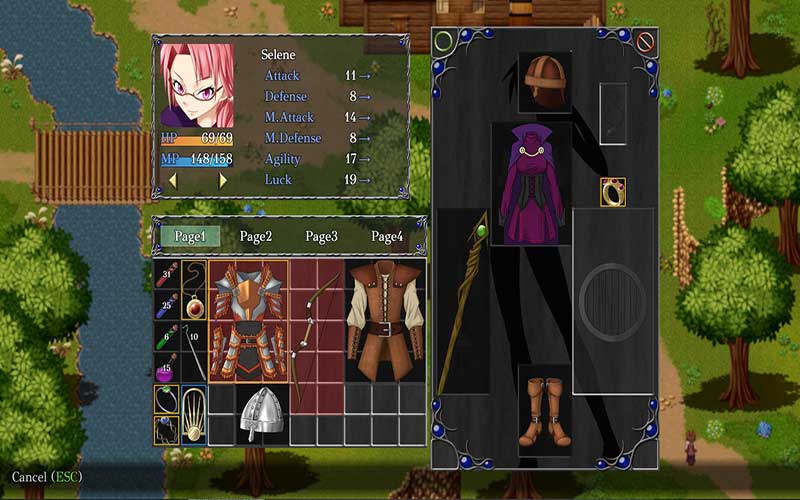800x500 pixels.
Task: Click the equipped green-gem staff
Action: click(462, 300)
